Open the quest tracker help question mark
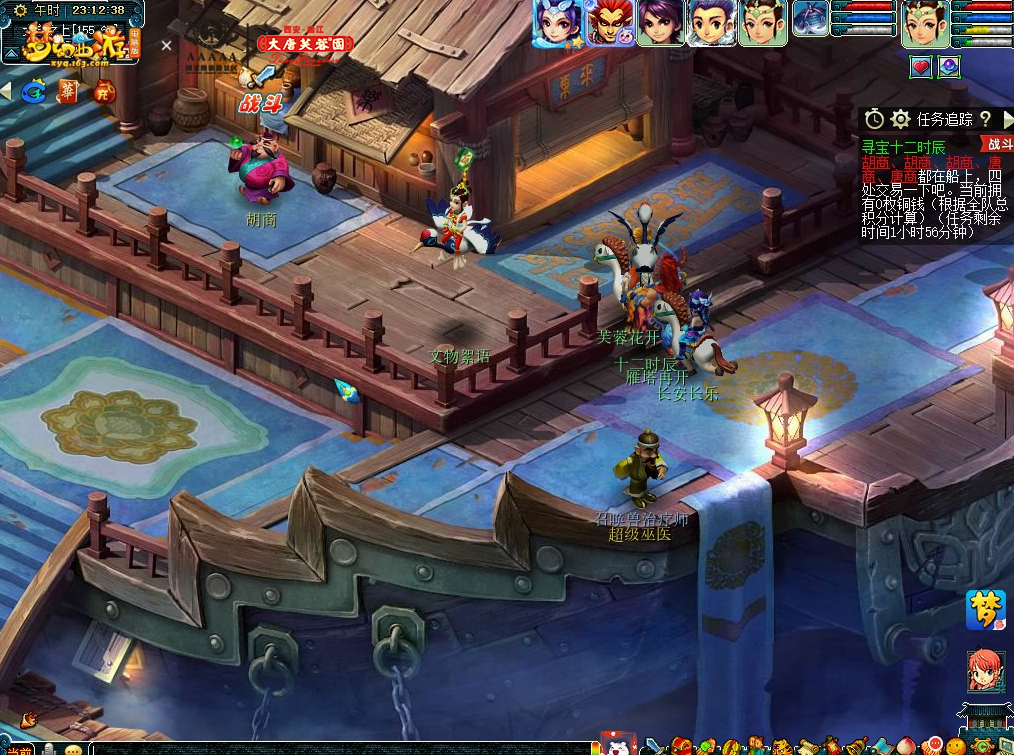Image resolution: width=1014 pixels, height=755 pixels. [985, 119]
